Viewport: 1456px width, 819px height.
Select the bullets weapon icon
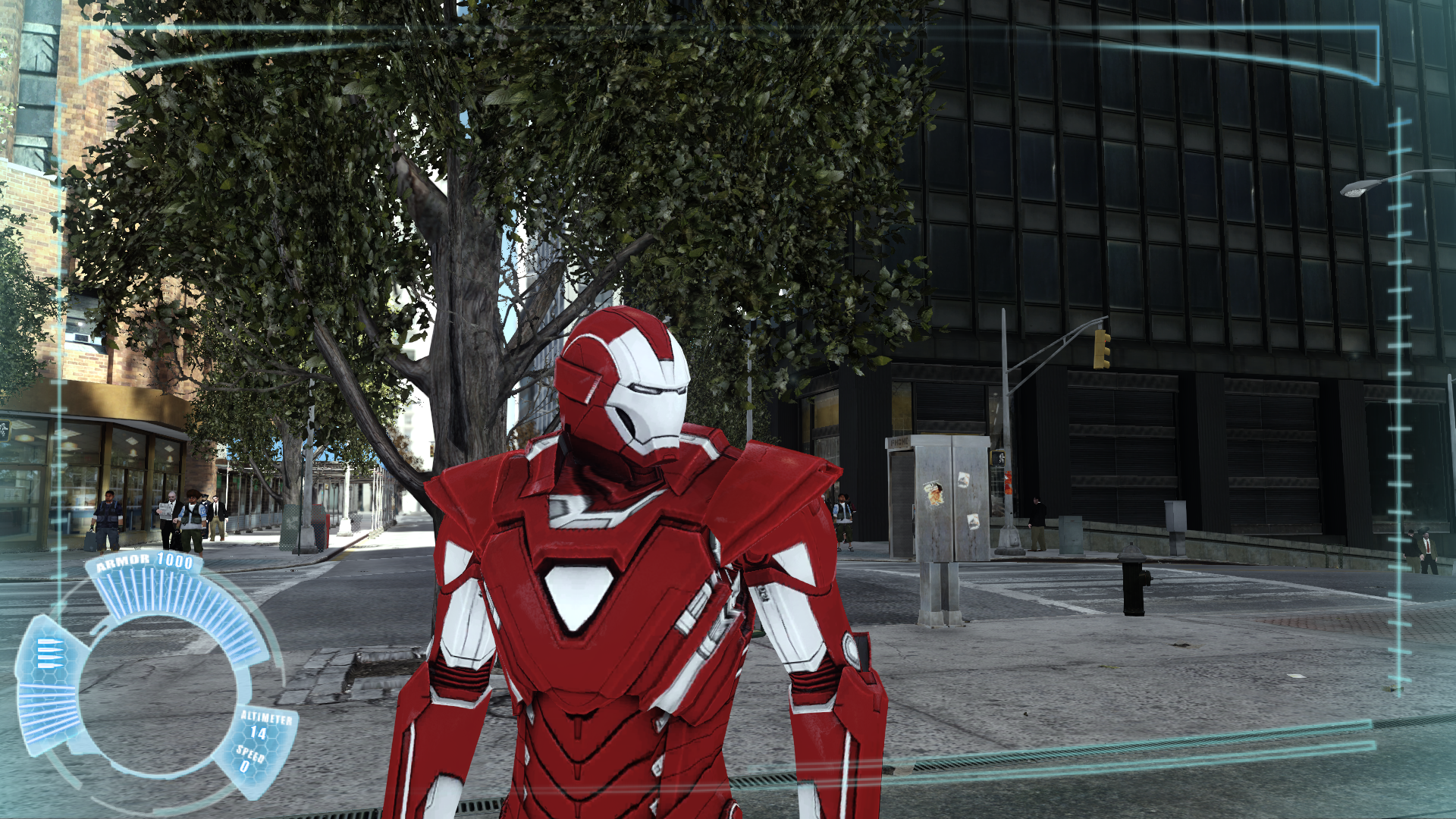click(50, 654)
